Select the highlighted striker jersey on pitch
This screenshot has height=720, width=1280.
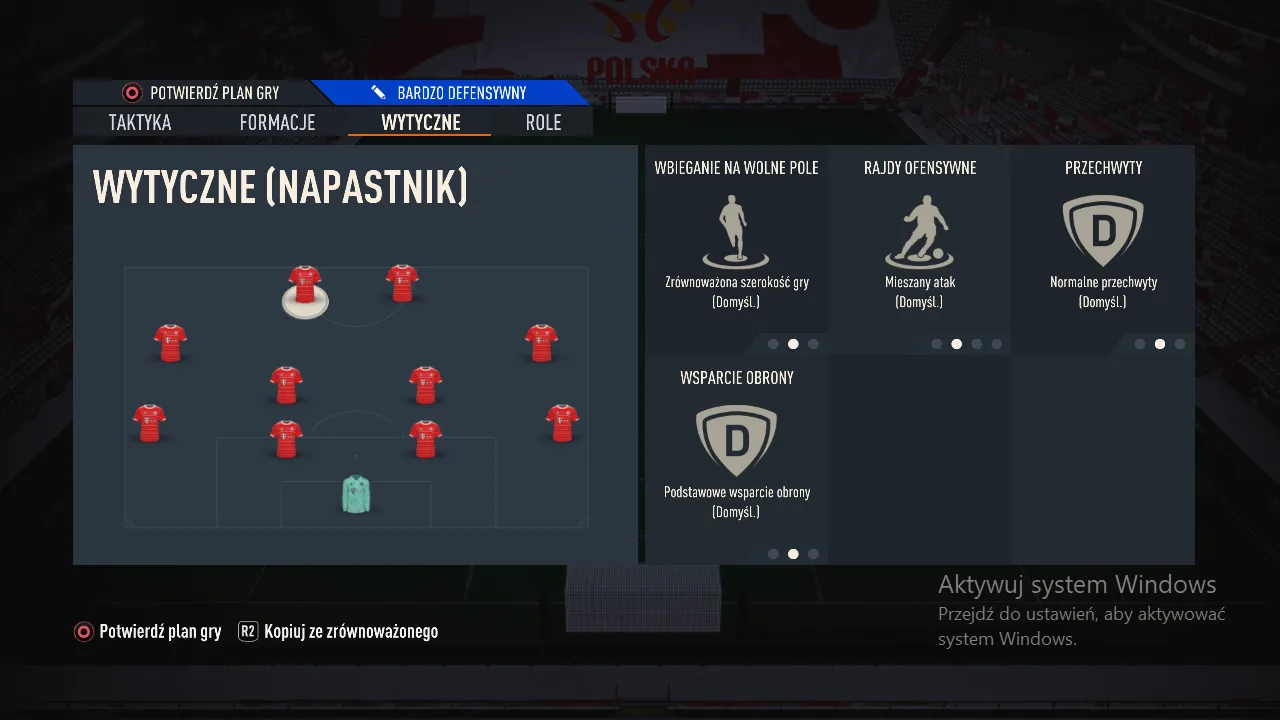click(303, 285)
